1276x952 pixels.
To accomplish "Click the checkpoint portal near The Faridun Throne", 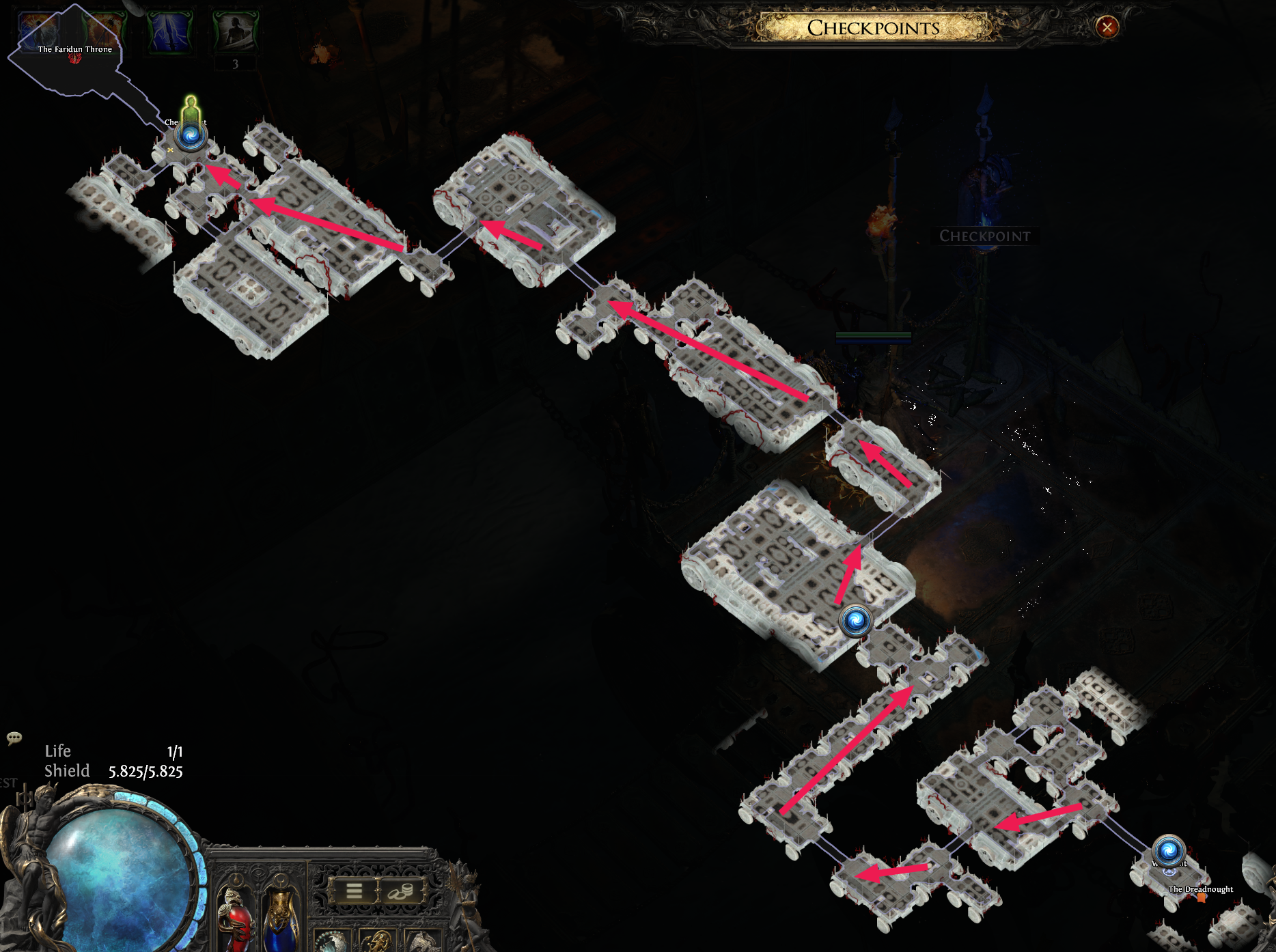I will coord(189,137).
